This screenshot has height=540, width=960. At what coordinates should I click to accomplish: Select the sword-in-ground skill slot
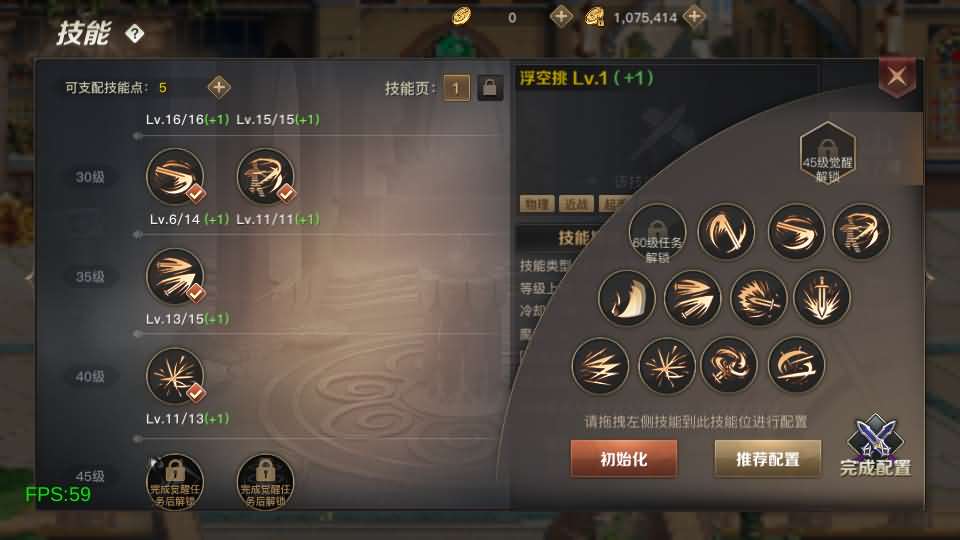(822, 298)
